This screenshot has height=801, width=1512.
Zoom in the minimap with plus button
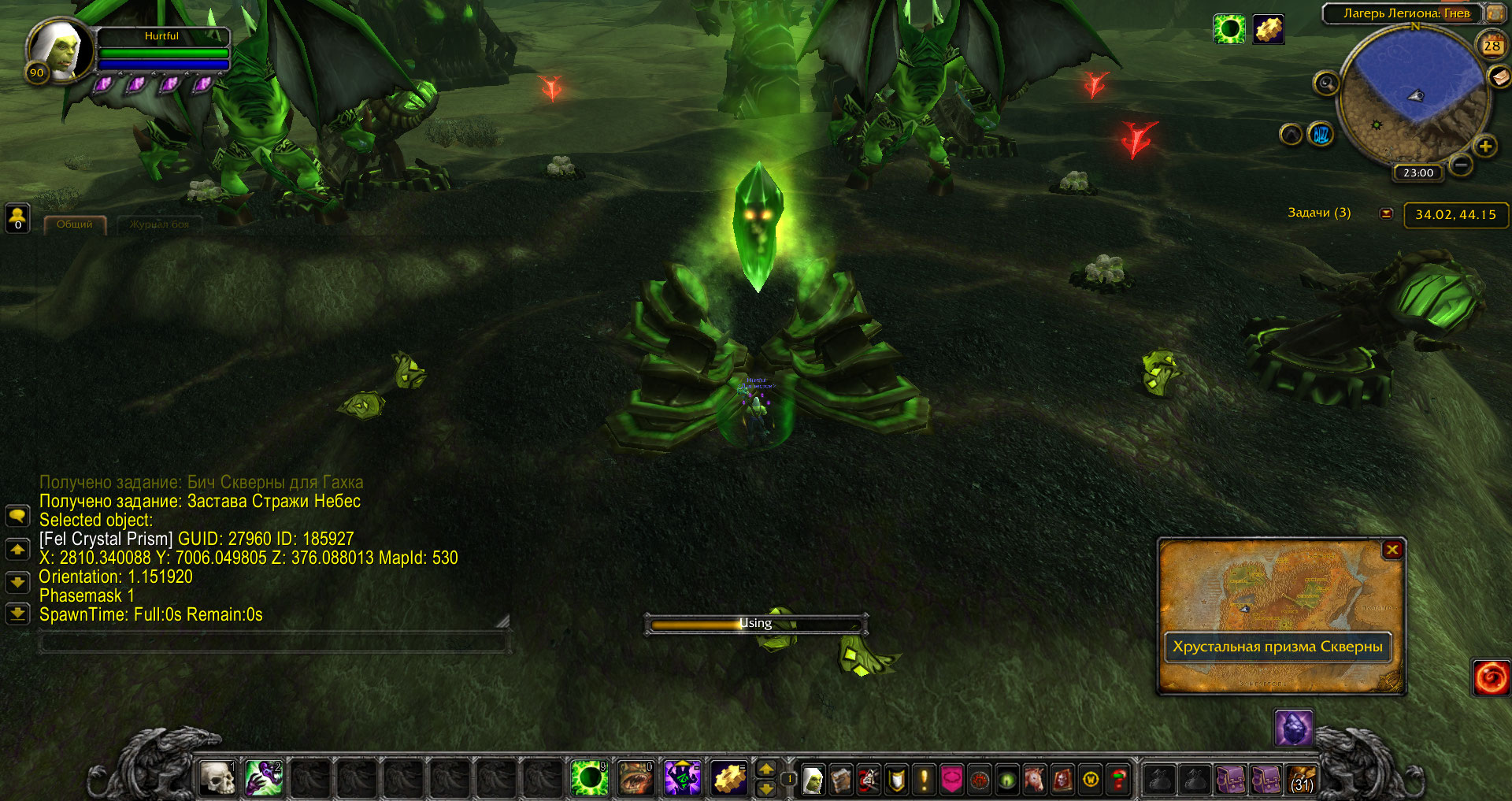click(x=1485, y=146)
